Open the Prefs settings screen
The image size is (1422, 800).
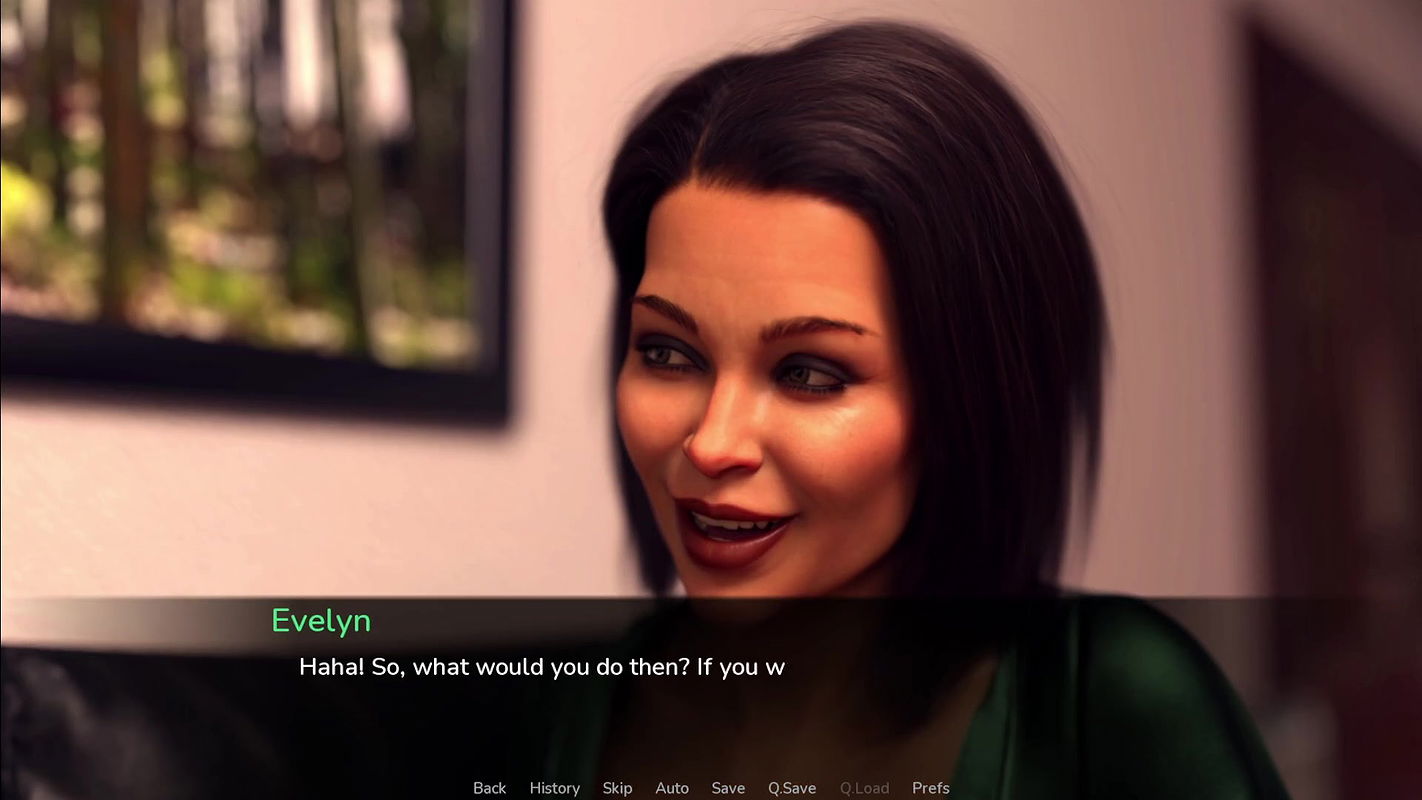pos(930,788)
